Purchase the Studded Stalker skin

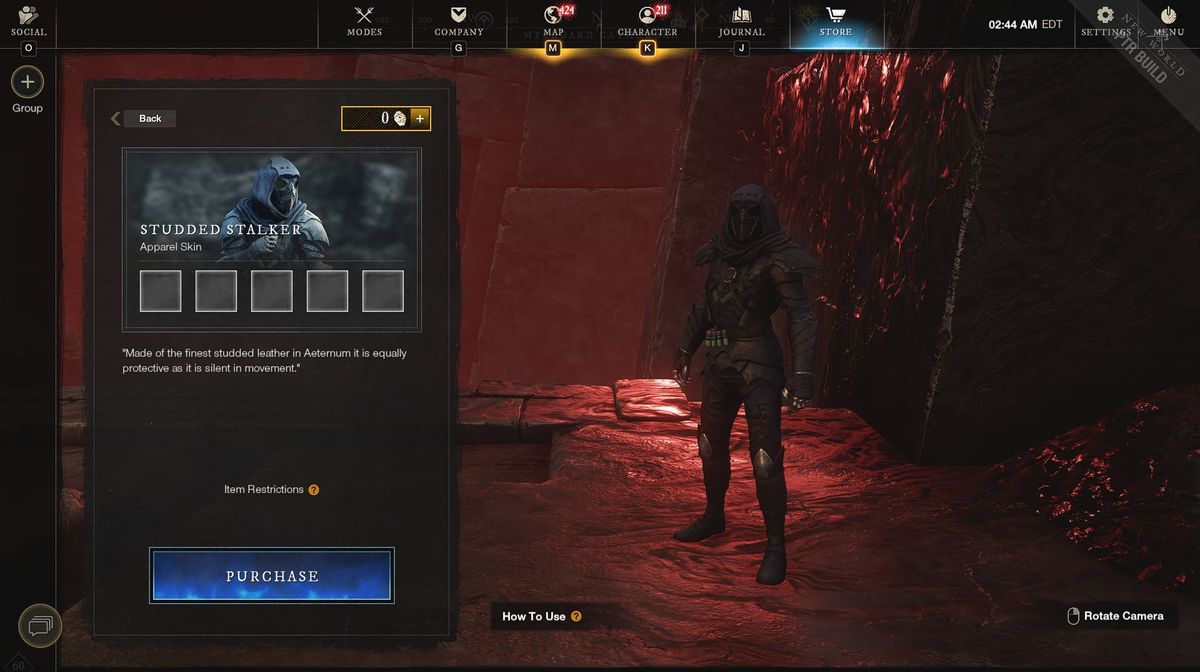pos(272,576)
